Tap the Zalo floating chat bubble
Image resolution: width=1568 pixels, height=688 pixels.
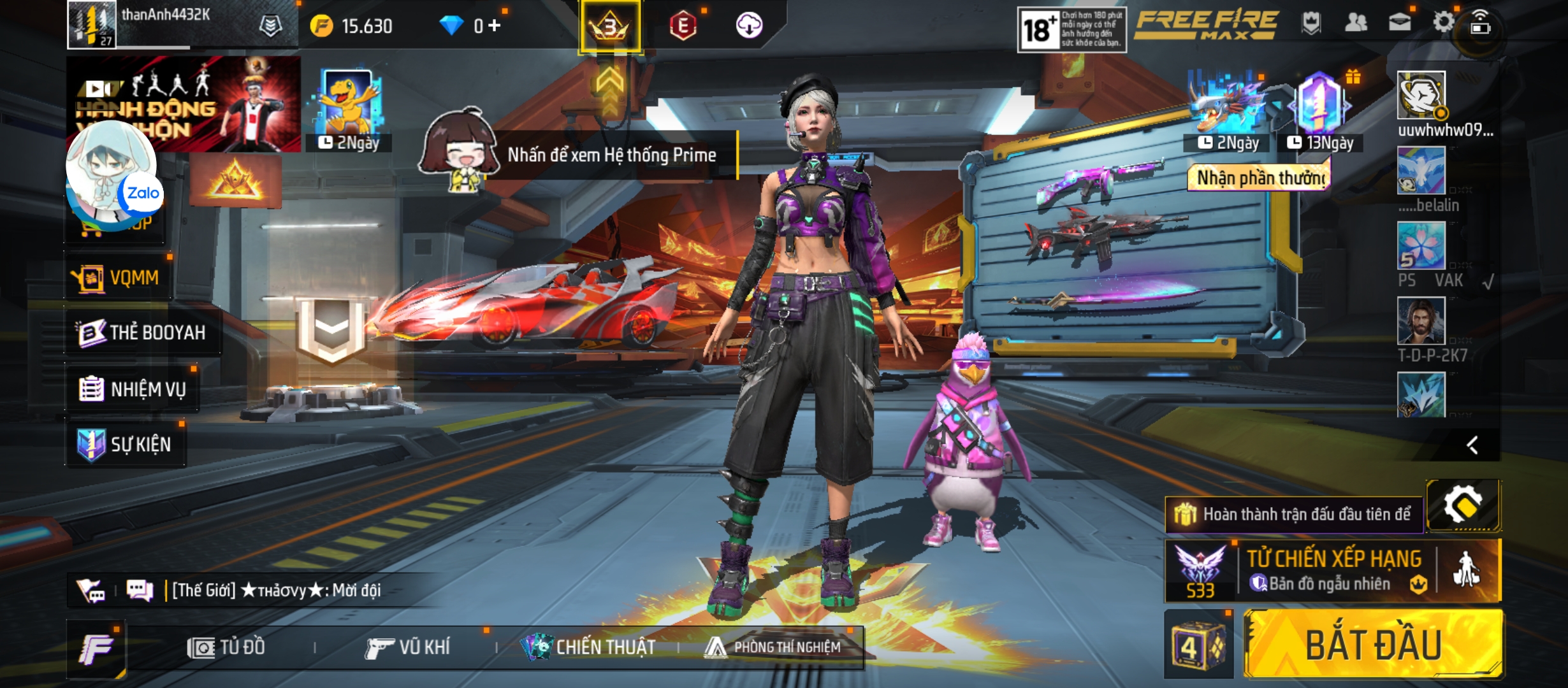(112, 175)
